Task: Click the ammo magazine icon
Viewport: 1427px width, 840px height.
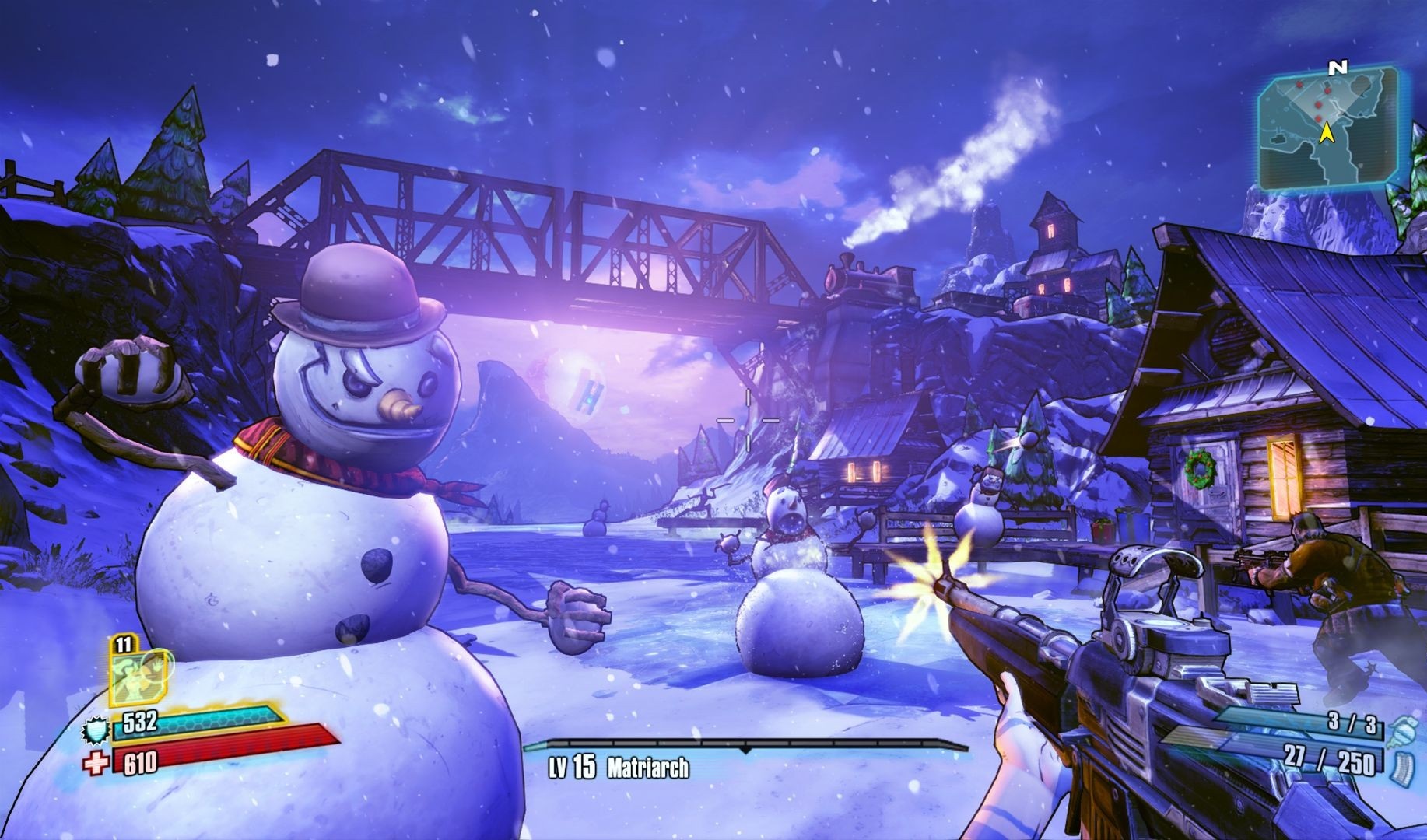Action: point(1394,765)
